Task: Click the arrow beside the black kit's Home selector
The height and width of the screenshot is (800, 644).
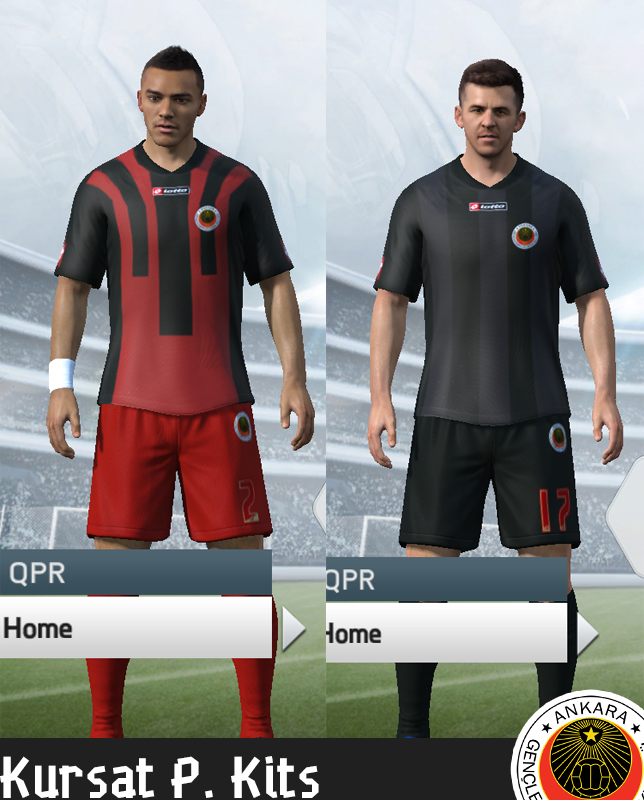Action: click(x=586, y=634)
